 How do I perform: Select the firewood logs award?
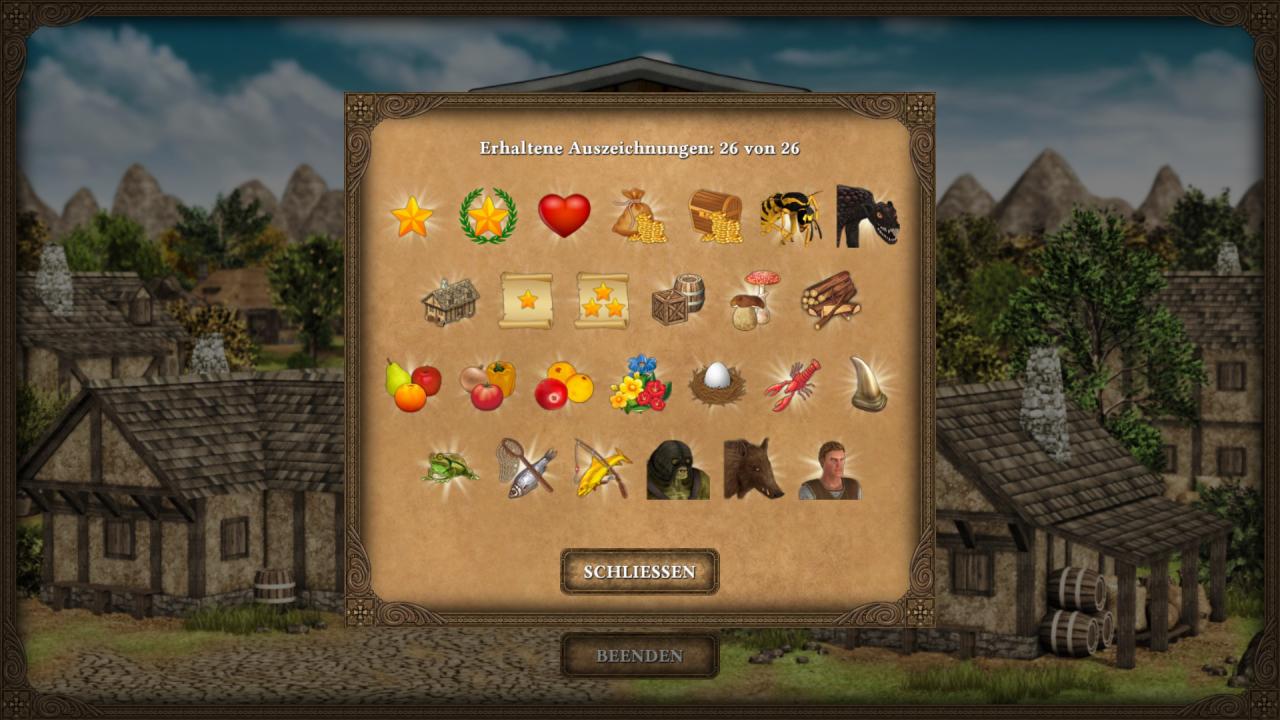pyautogui.click(x=830, y=300)
